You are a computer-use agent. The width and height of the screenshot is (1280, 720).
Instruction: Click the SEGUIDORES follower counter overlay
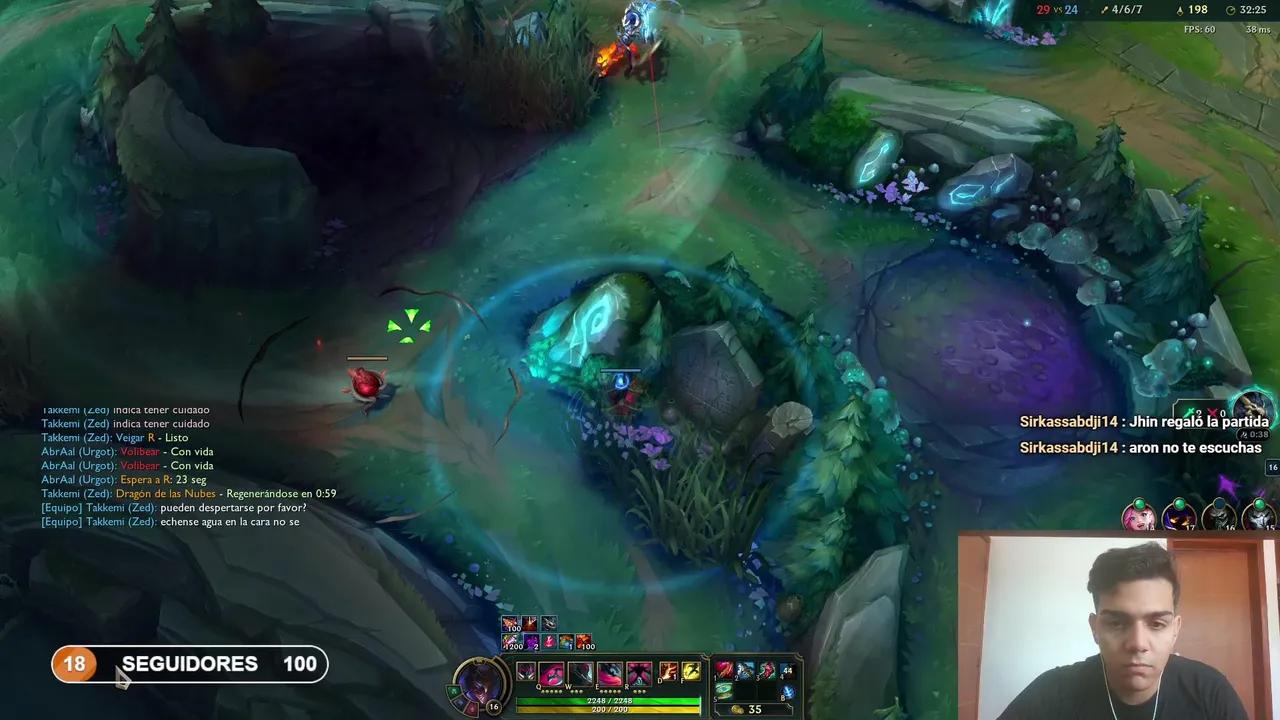click(x=190, y=664)
